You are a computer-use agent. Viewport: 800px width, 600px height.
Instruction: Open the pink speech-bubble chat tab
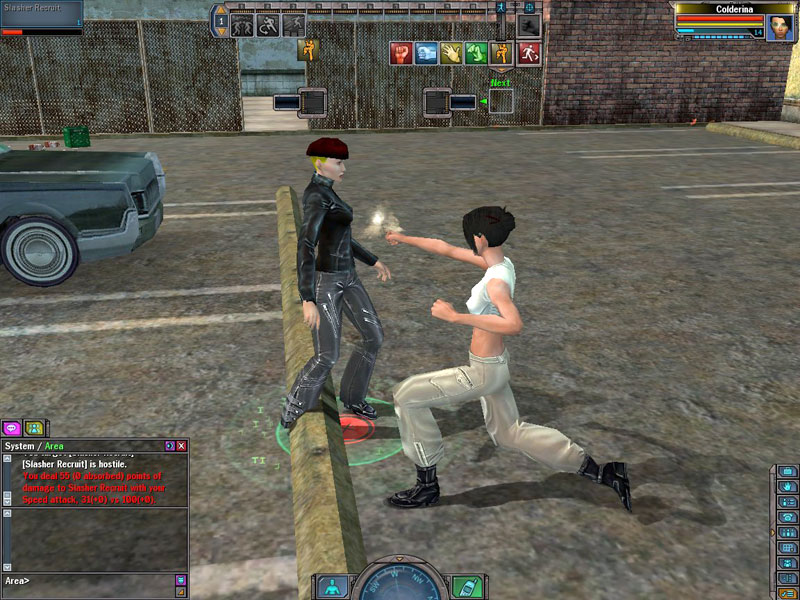point(12,429)
